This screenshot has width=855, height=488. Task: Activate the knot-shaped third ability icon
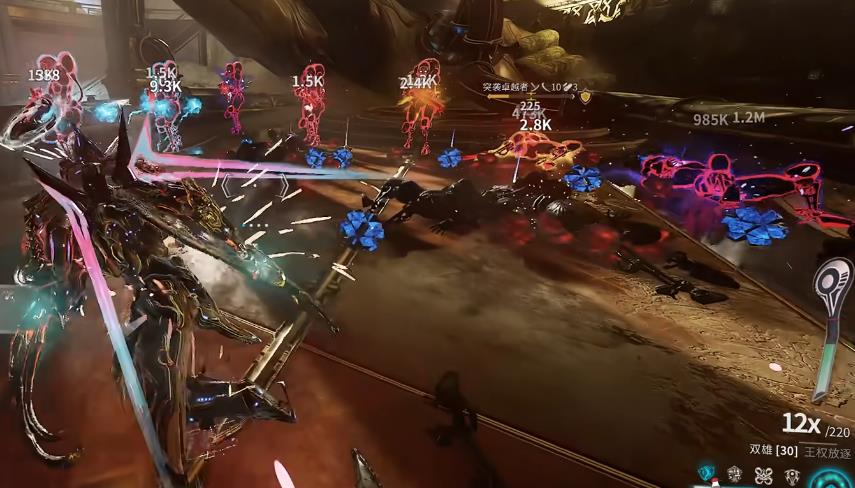(x=762, y=473)
